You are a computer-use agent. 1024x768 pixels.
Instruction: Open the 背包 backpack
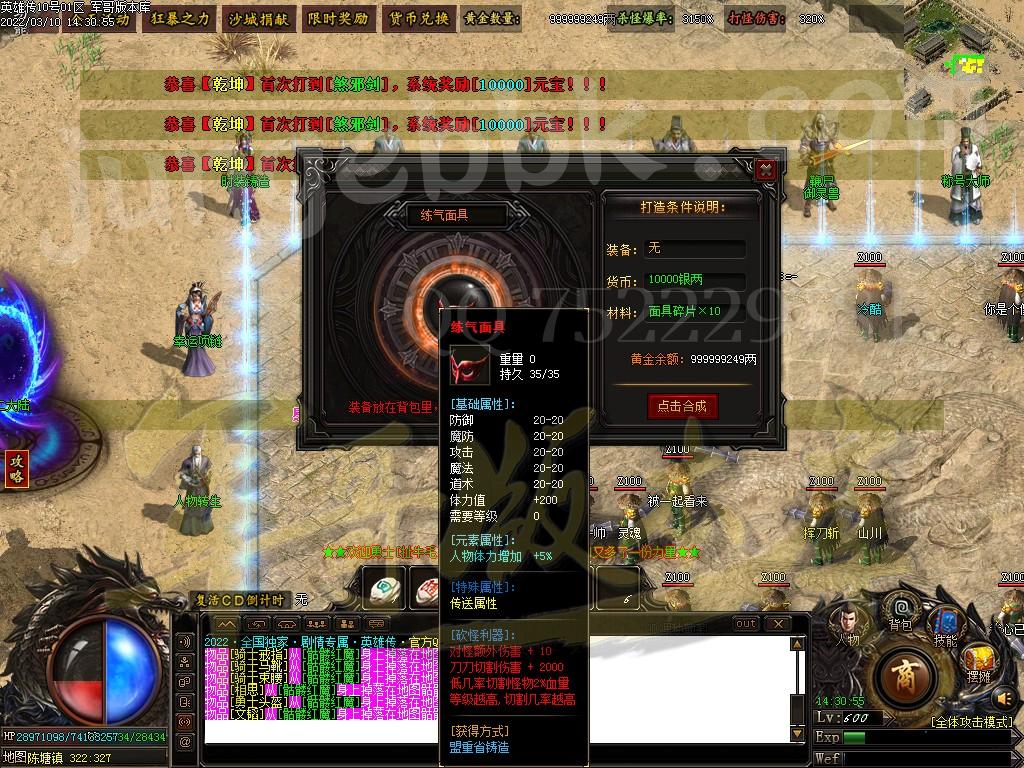coord(900,608)
